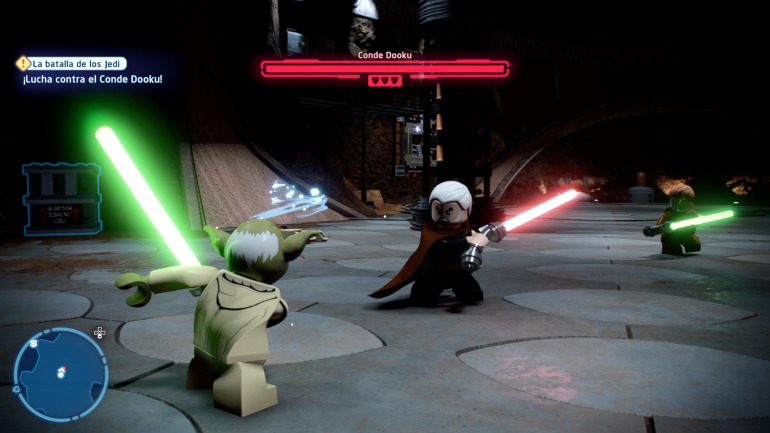Select the yellow quest exclamation icon
This screenshot has width=770, height=433.
pos(24,63)
